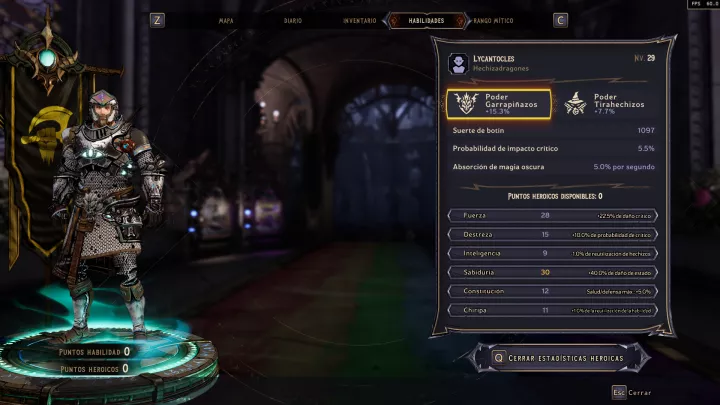Pick the Inteligencia attribute row
Image resolution: width=720 pixels, height=405 pixels.
553,253
